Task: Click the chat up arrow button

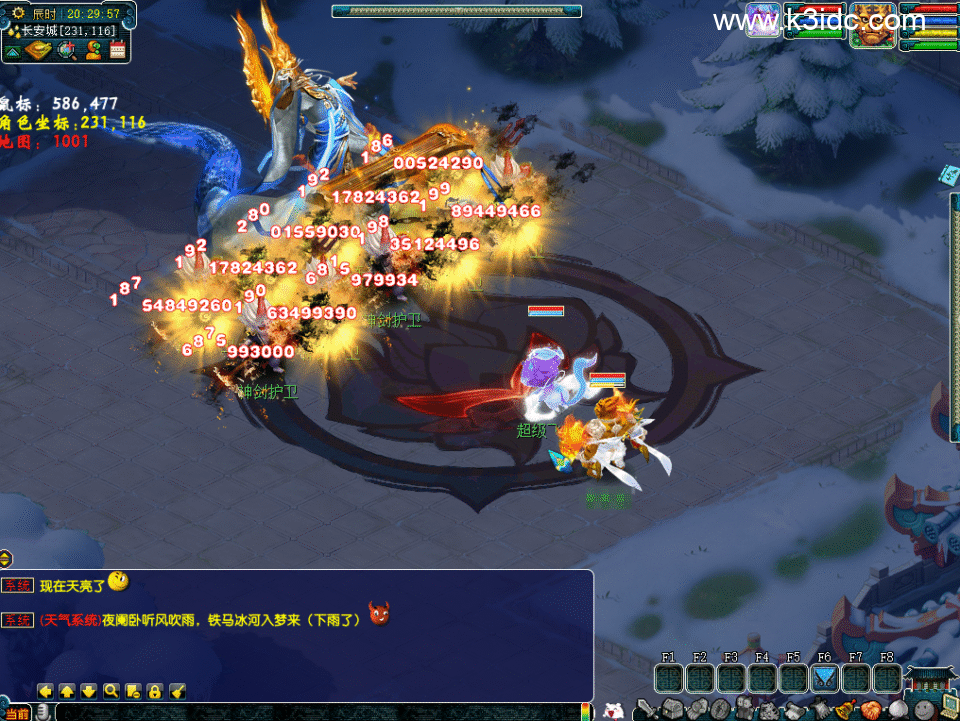Action: click(x=67, y=691)
